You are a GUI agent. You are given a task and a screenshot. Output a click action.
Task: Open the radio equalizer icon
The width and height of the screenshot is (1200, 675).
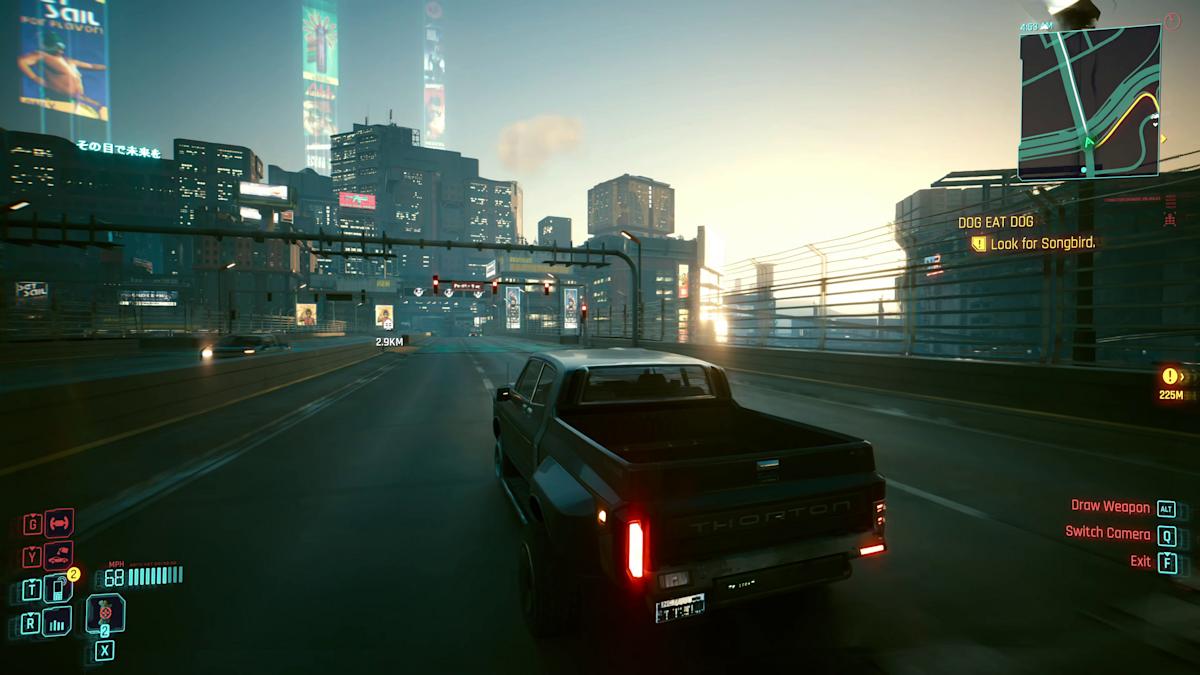point(59,623)
